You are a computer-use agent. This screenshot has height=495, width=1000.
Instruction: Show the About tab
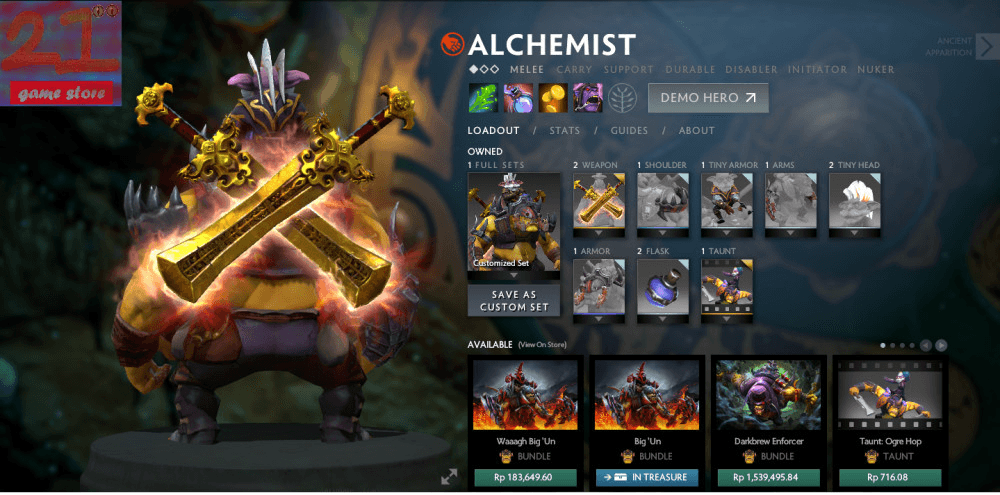tap(697, 131)
